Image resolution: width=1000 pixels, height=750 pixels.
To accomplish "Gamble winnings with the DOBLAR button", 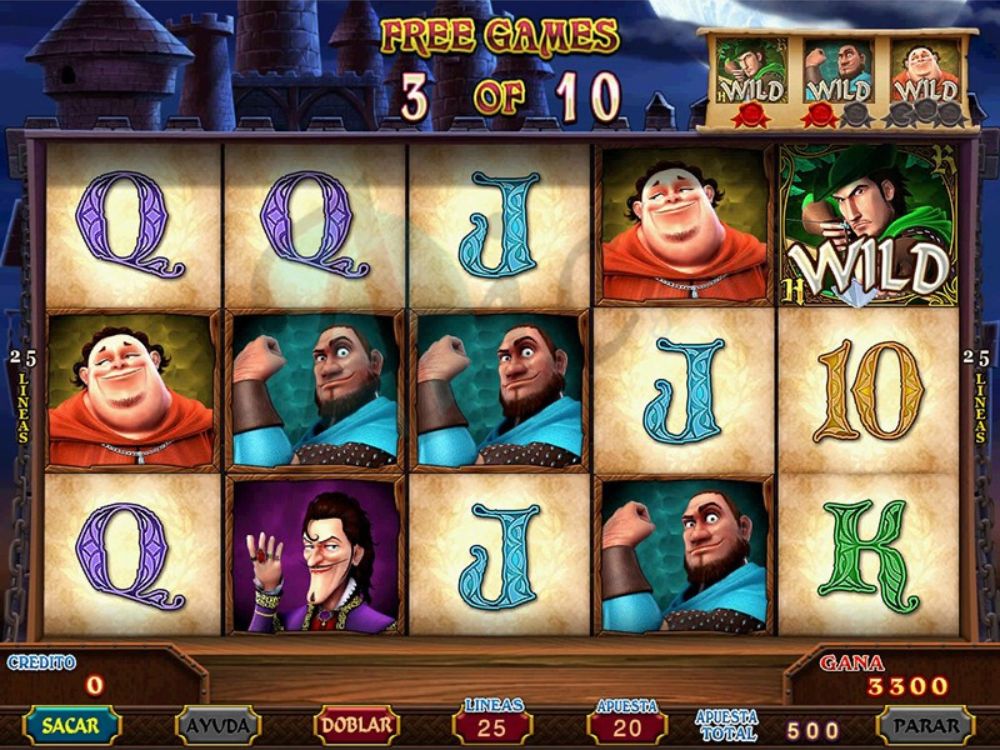I will click(x=356, y=725).
